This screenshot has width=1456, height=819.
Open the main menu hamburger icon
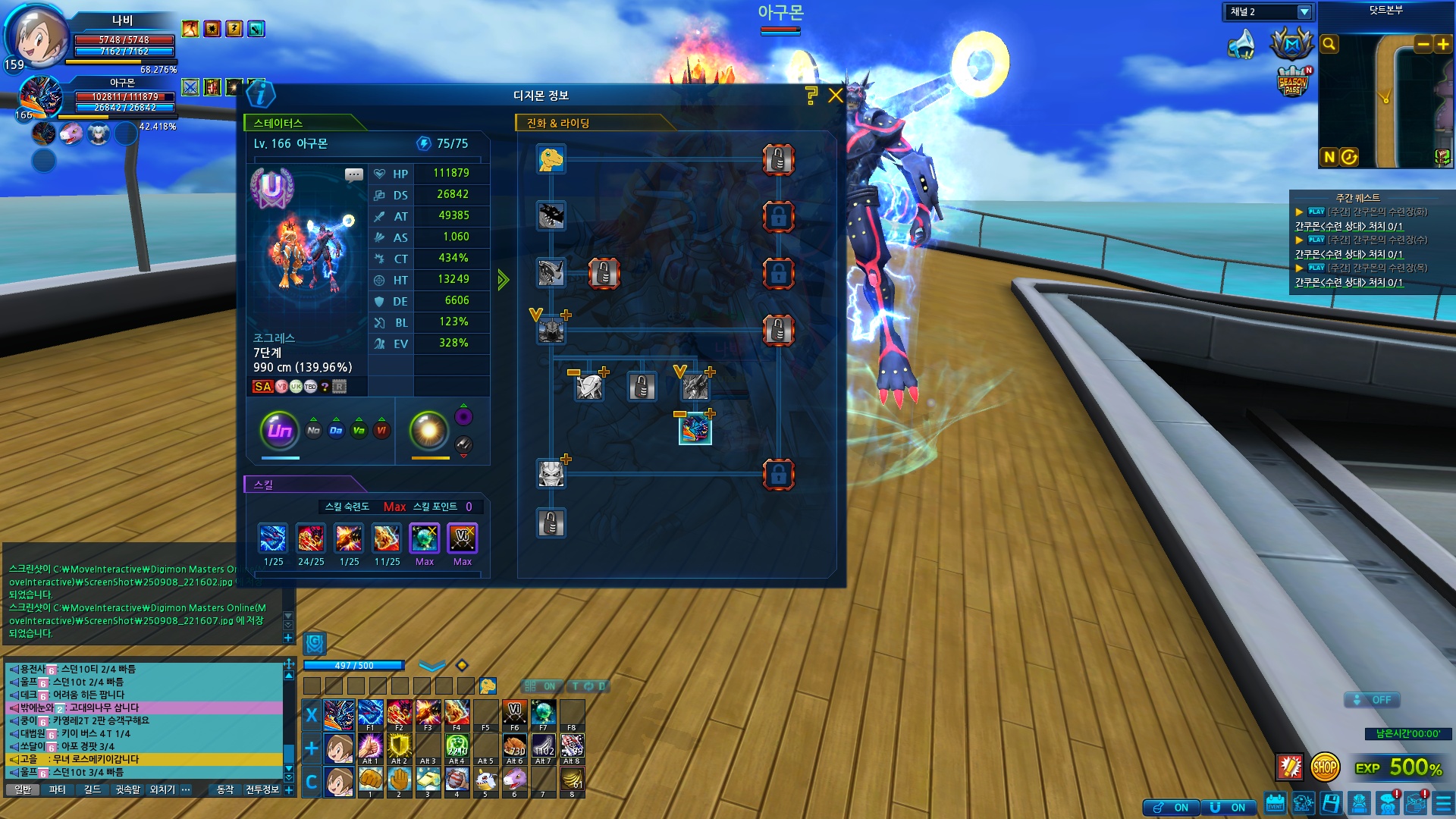click(1443, 804)
